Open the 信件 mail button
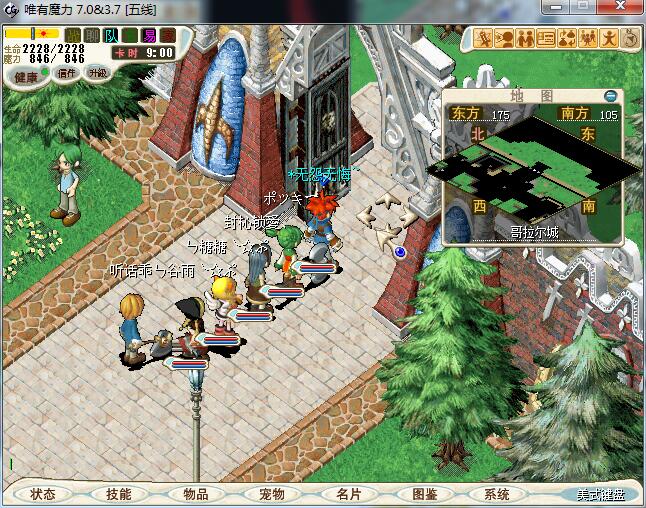 click(68, 73)
